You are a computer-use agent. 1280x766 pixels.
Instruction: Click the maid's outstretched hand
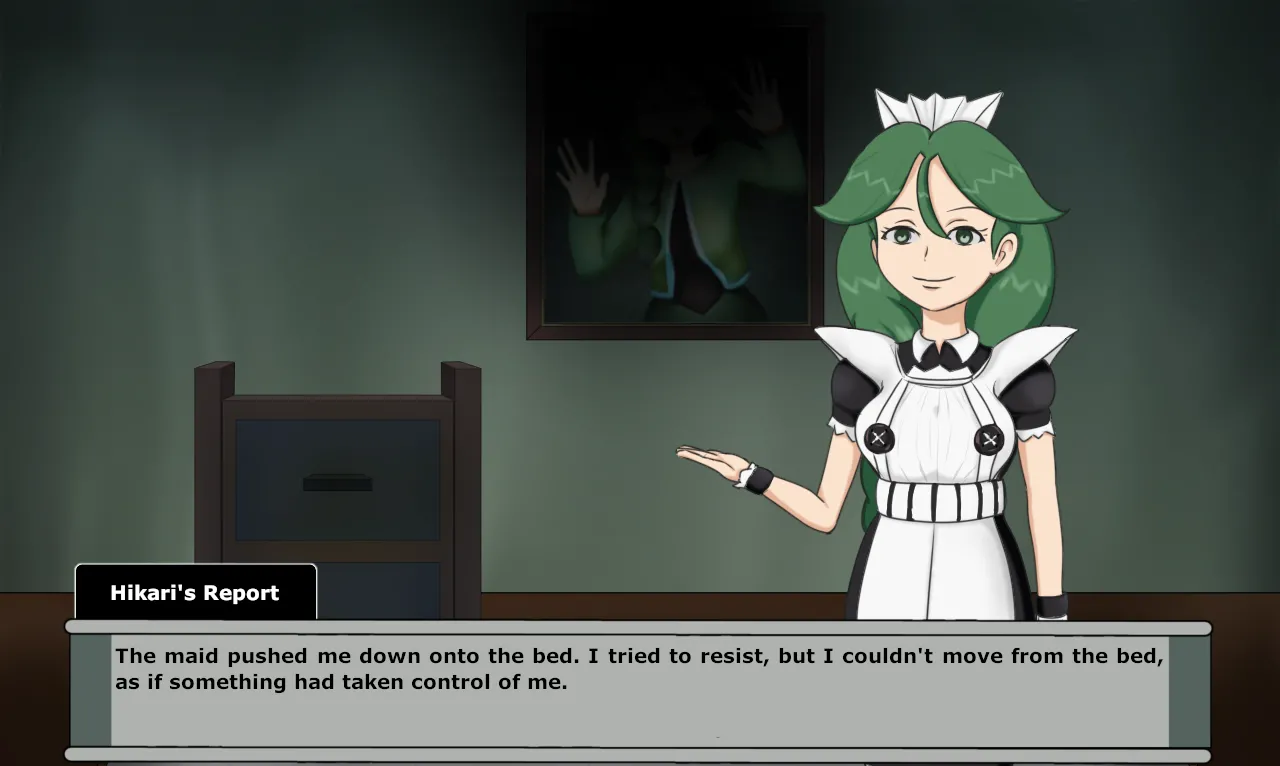click(x=710, y=460)
